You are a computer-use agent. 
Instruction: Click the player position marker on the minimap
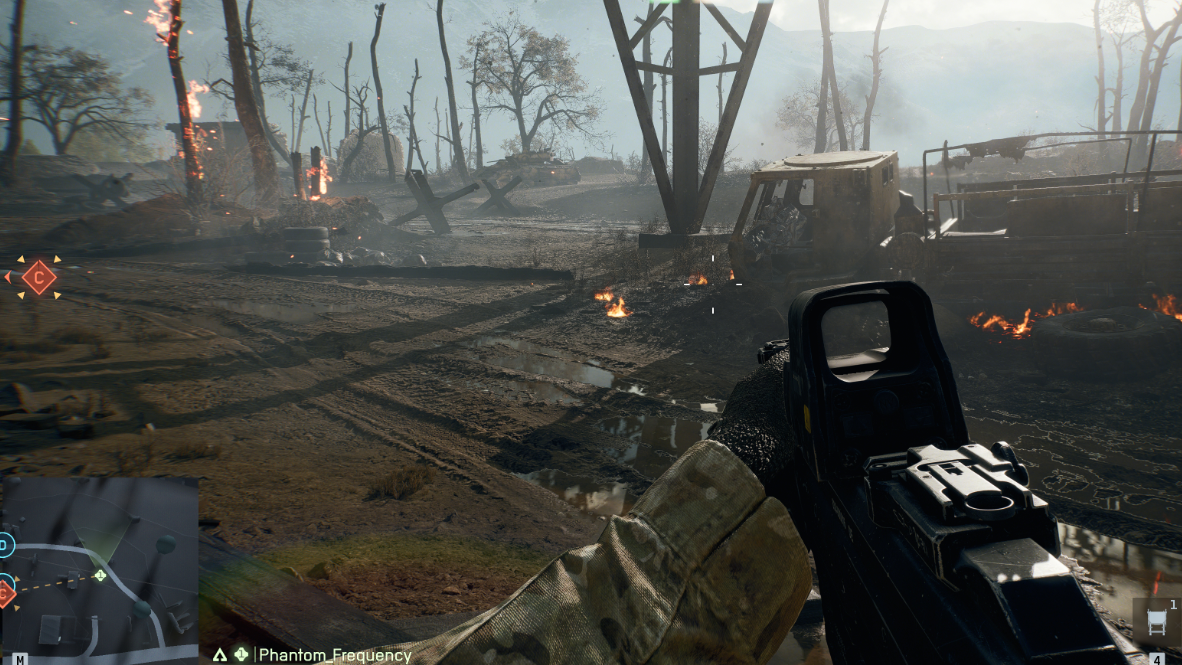(100, 575)
